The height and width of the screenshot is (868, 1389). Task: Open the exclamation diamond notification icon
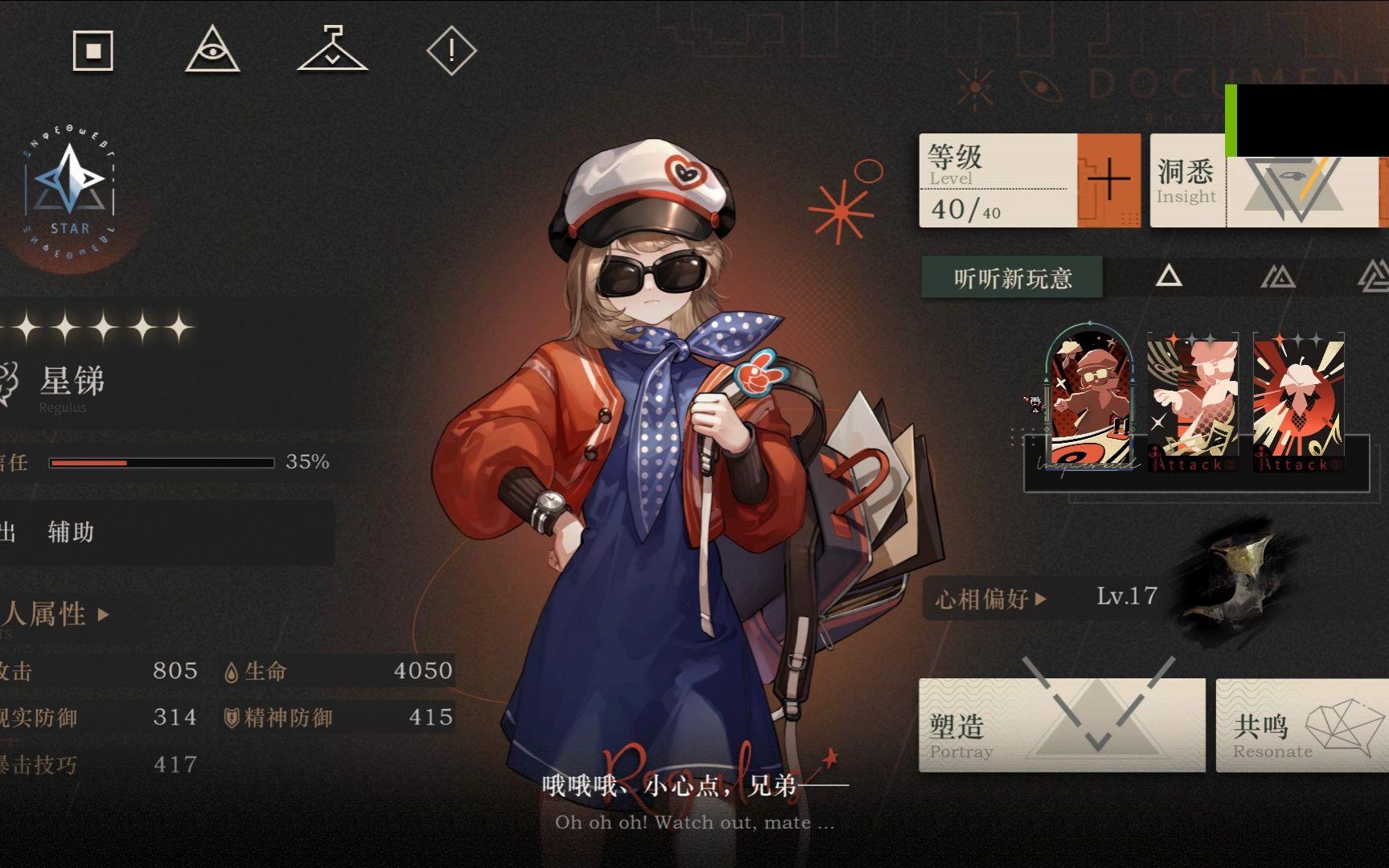(x=450, y=51)
